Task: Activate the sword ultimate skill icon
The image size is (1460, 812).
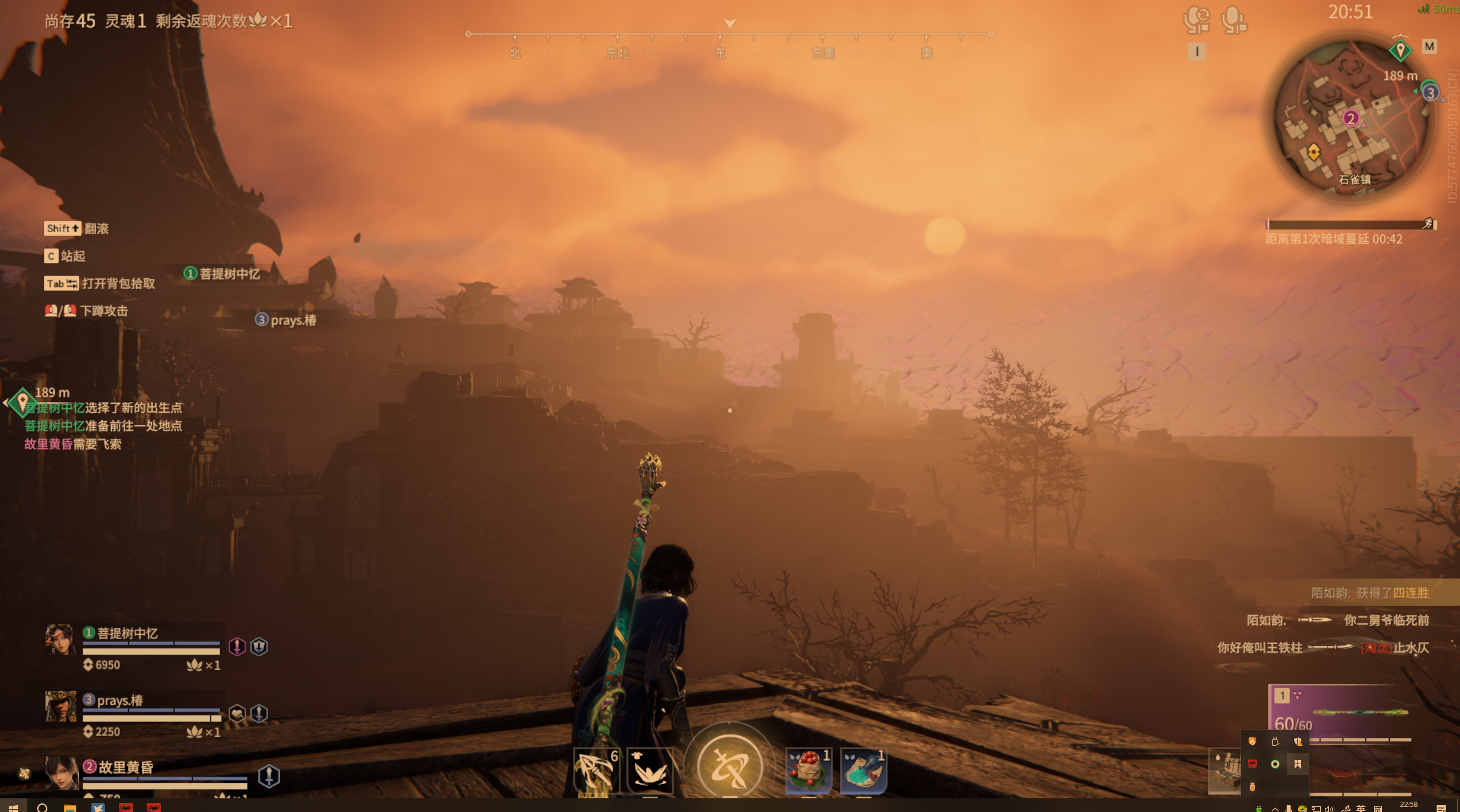Action: pyautogui.click(x=729, y=766)
